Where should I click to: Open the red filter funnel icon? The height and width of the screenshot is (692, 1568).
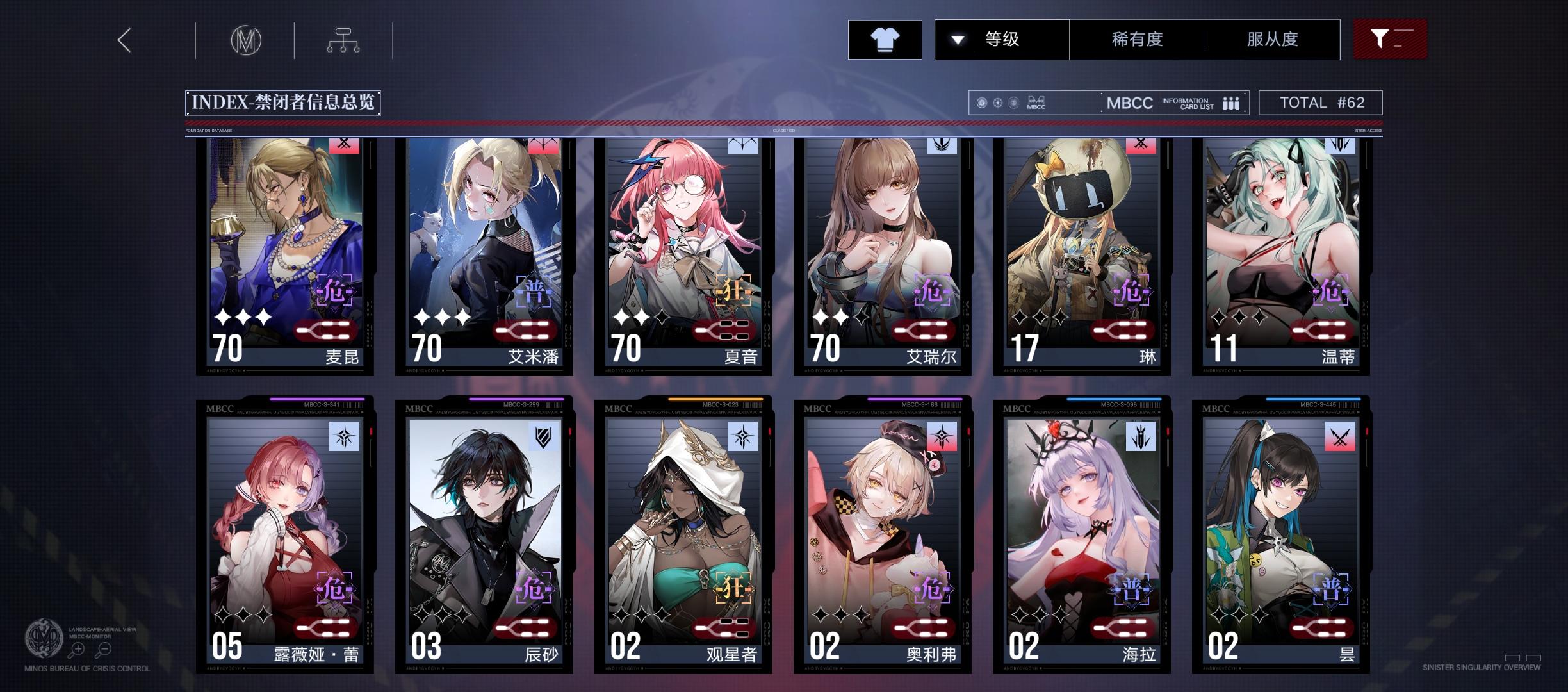(x=1389, y=39)
